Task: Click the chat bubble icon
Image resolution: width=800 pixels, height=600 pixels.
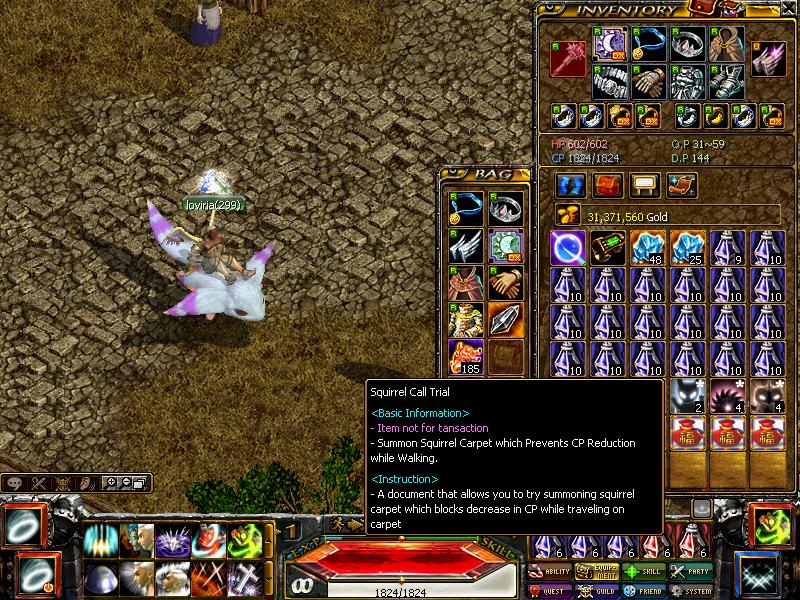Action: point(14,482)
